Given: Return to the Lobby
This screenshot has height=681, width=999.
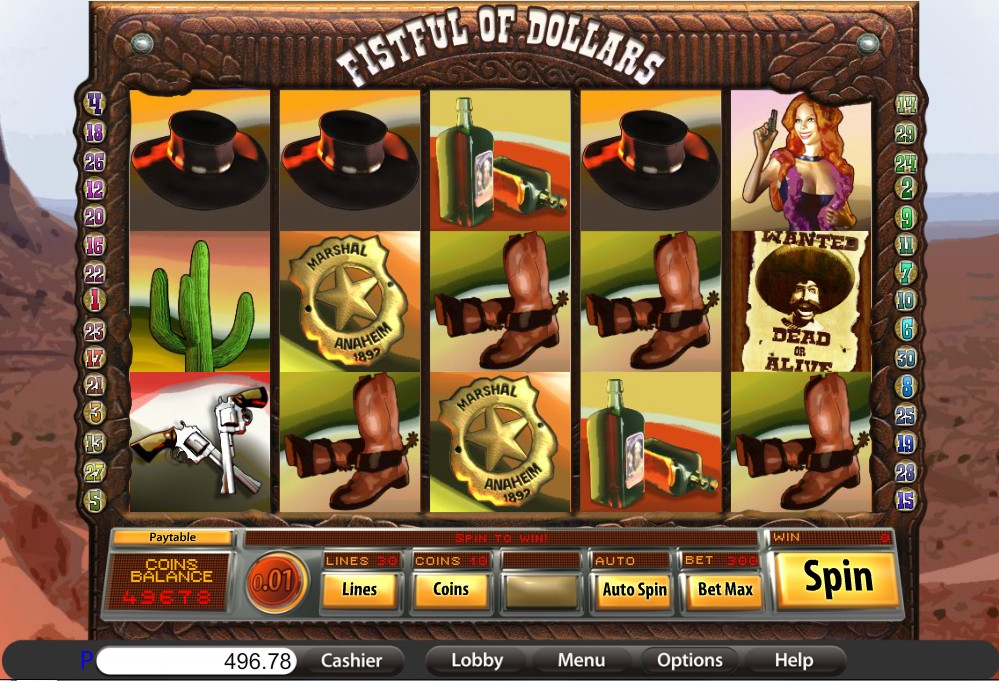Looking at the screenshot, I should pyautogui.click(x=477, y=660).
